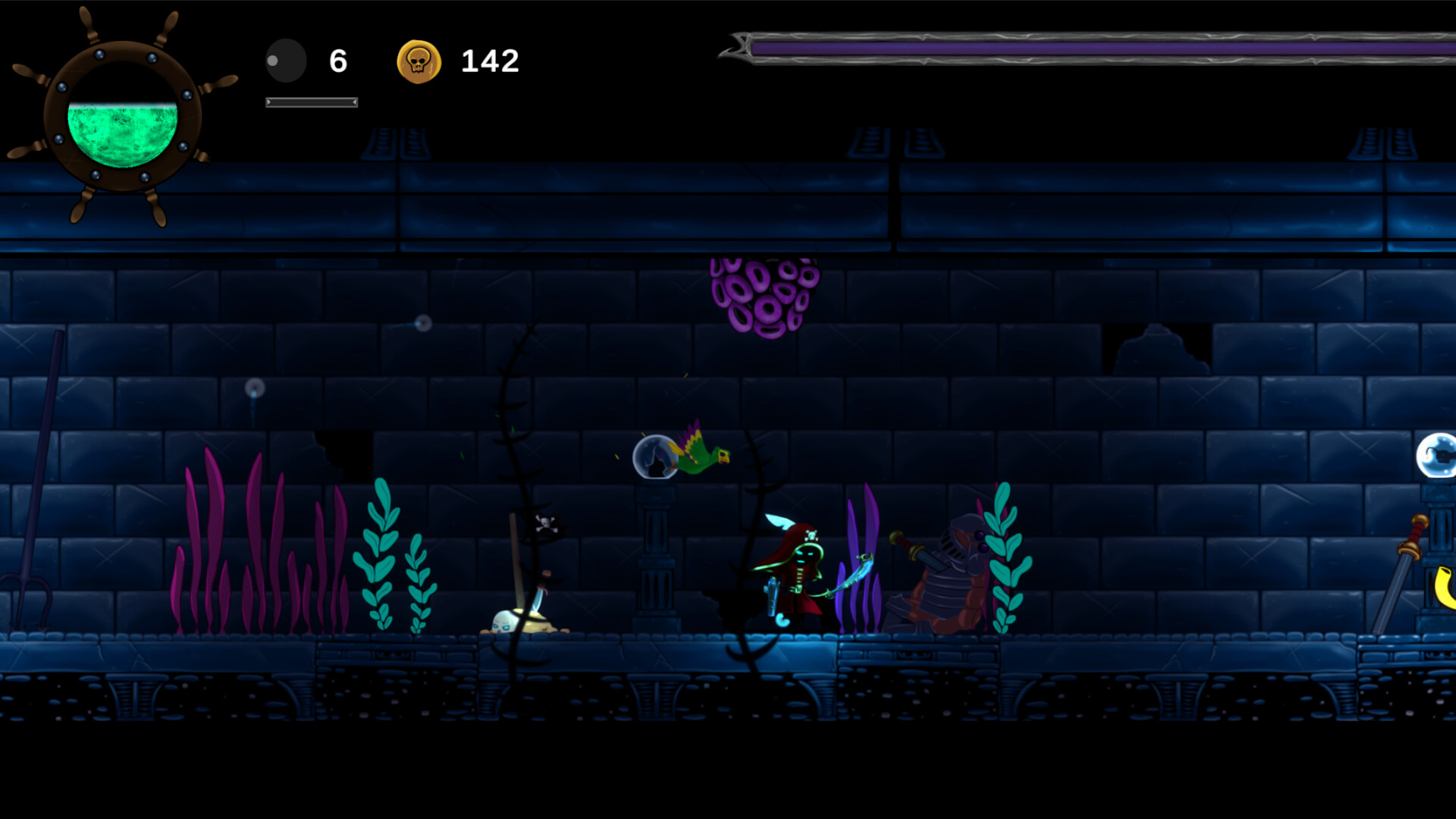Viewport: 1456px width, 819px height.
Task: Select the cannonball counter reading 6
Action: tap(338, 61)
